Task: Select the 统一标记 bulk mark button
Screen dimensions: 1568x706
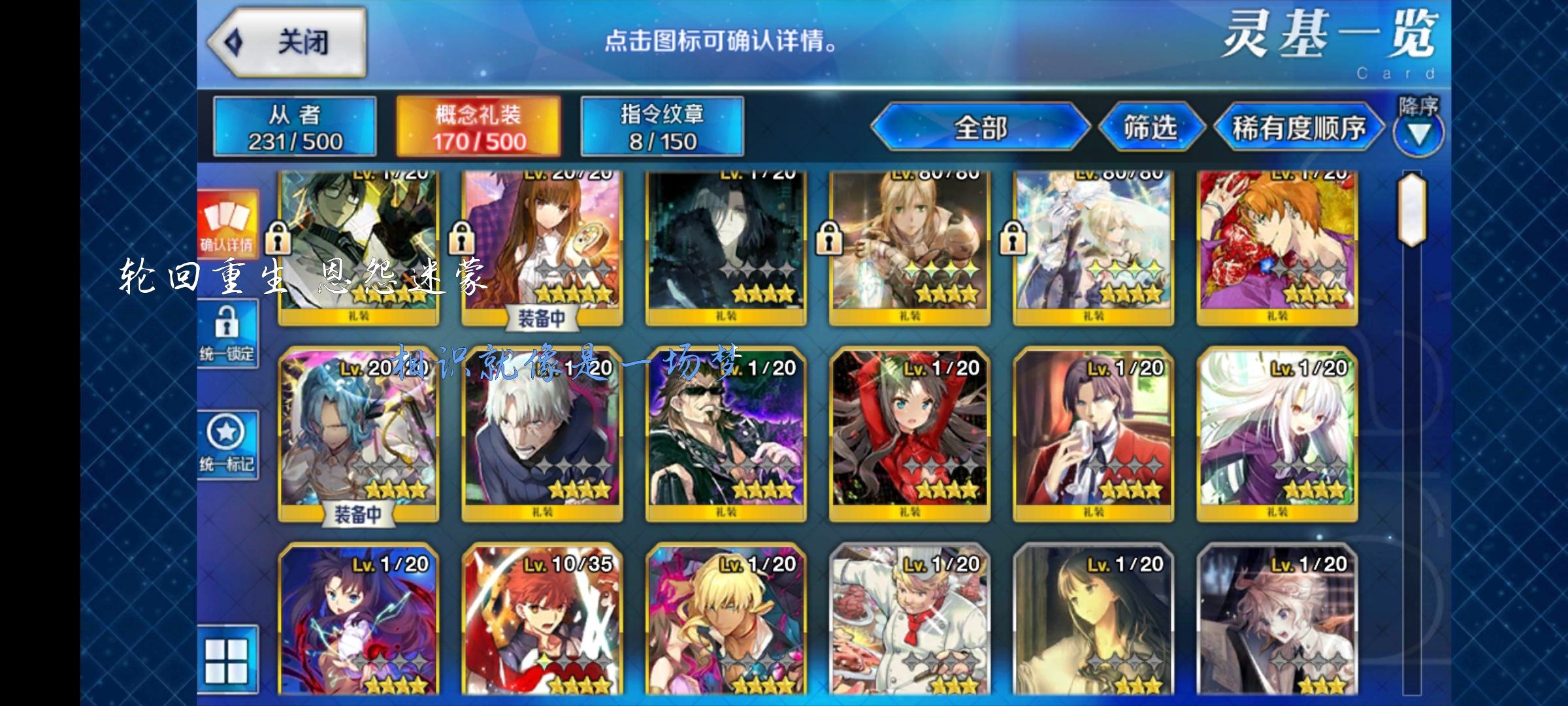Action: (x=227, y=445)
